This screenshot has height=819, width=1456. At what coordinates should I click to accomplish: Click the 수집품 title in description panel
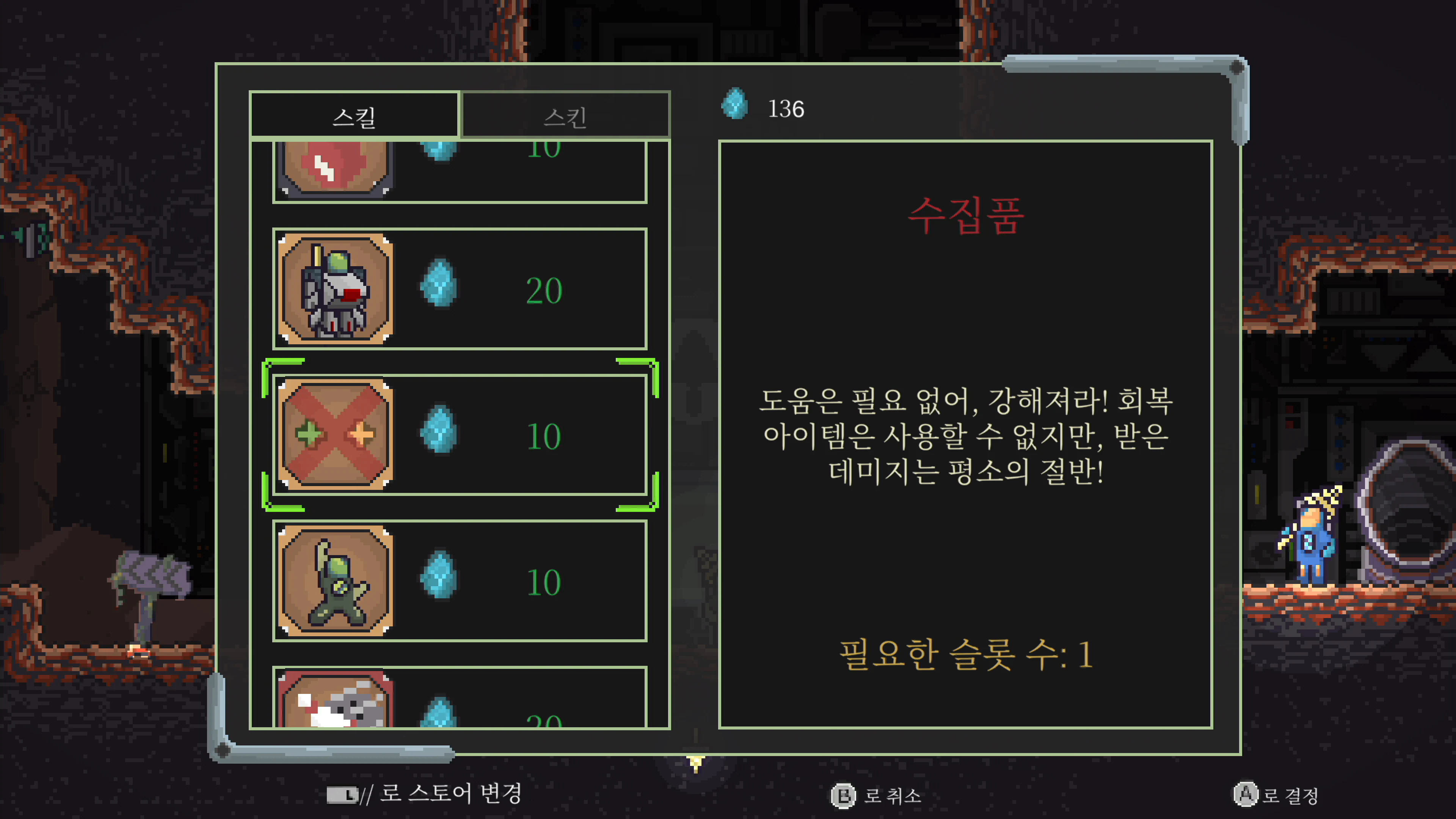coord(968,218)
